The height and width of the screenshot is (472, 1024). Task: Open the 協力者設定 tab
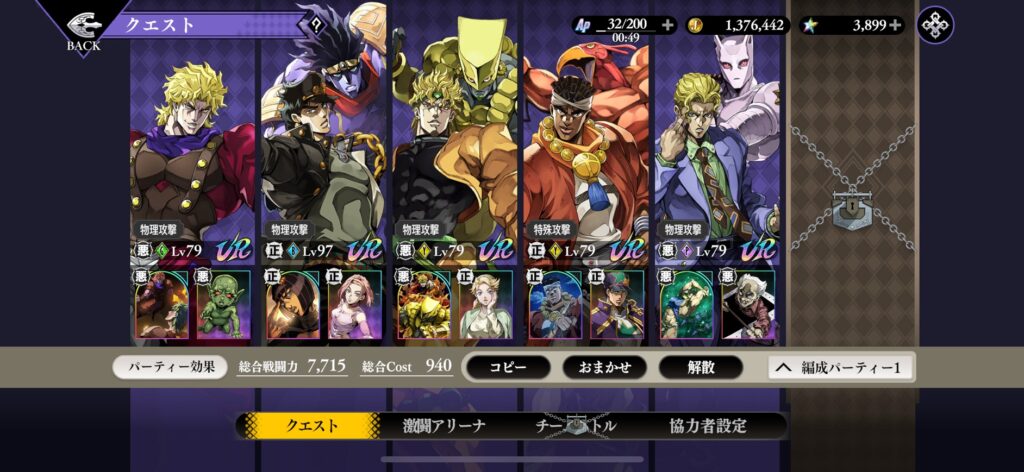coord(707,425)
